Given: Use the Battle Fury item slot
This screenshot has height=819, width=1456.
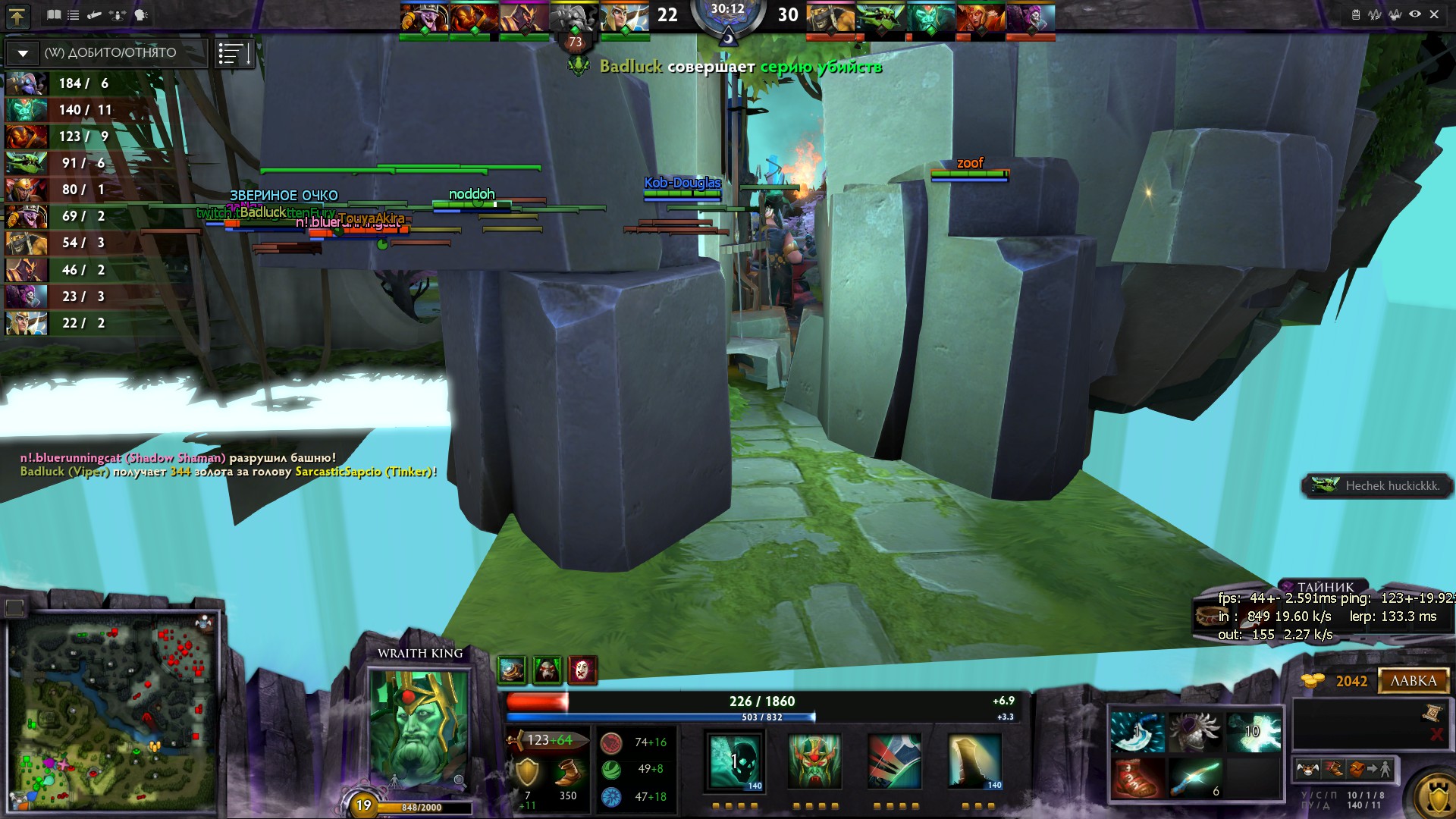Looking at the screenshot, I should click(x=1137, y=733).
